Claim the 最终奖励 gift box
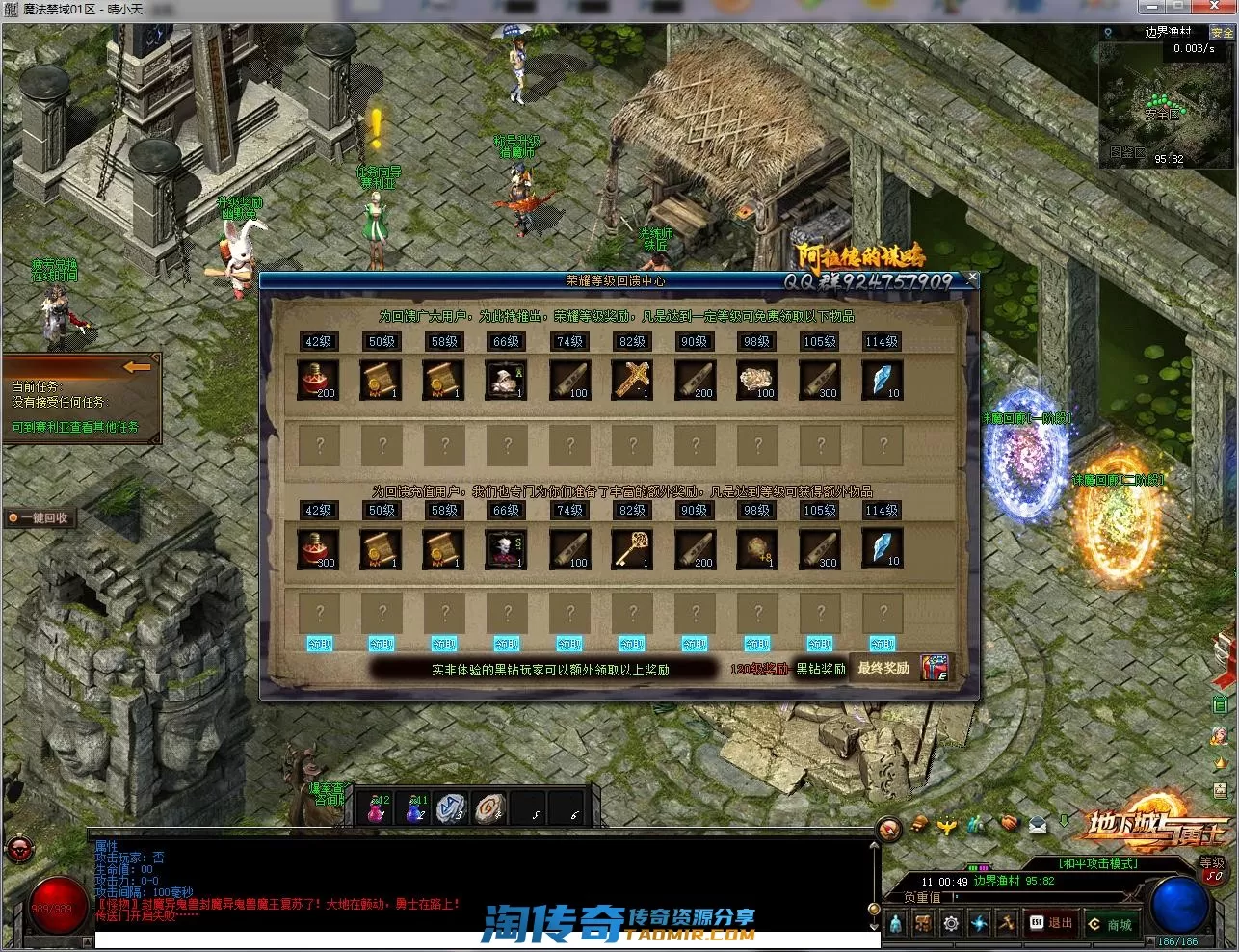 point(934,668)
